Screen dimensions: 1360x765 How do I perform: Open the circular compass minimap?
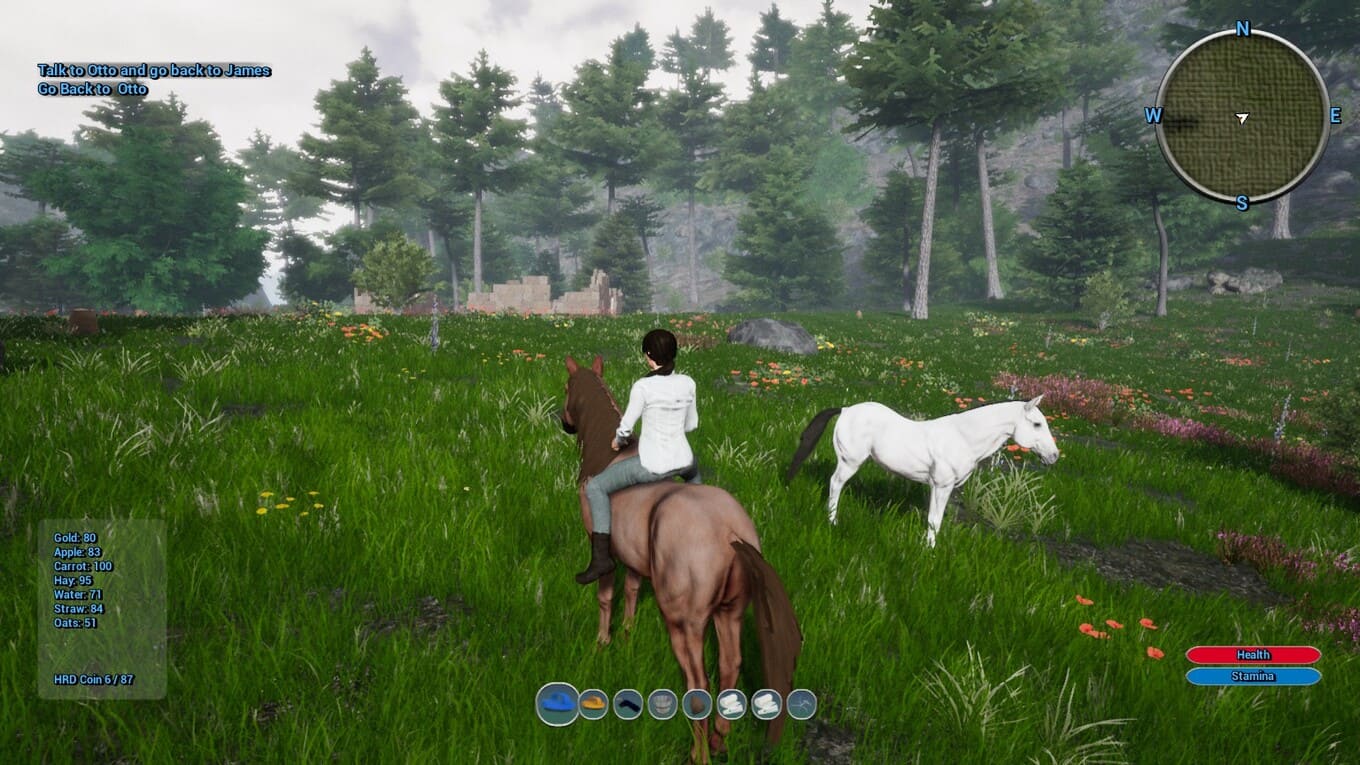pos(1242,117)
